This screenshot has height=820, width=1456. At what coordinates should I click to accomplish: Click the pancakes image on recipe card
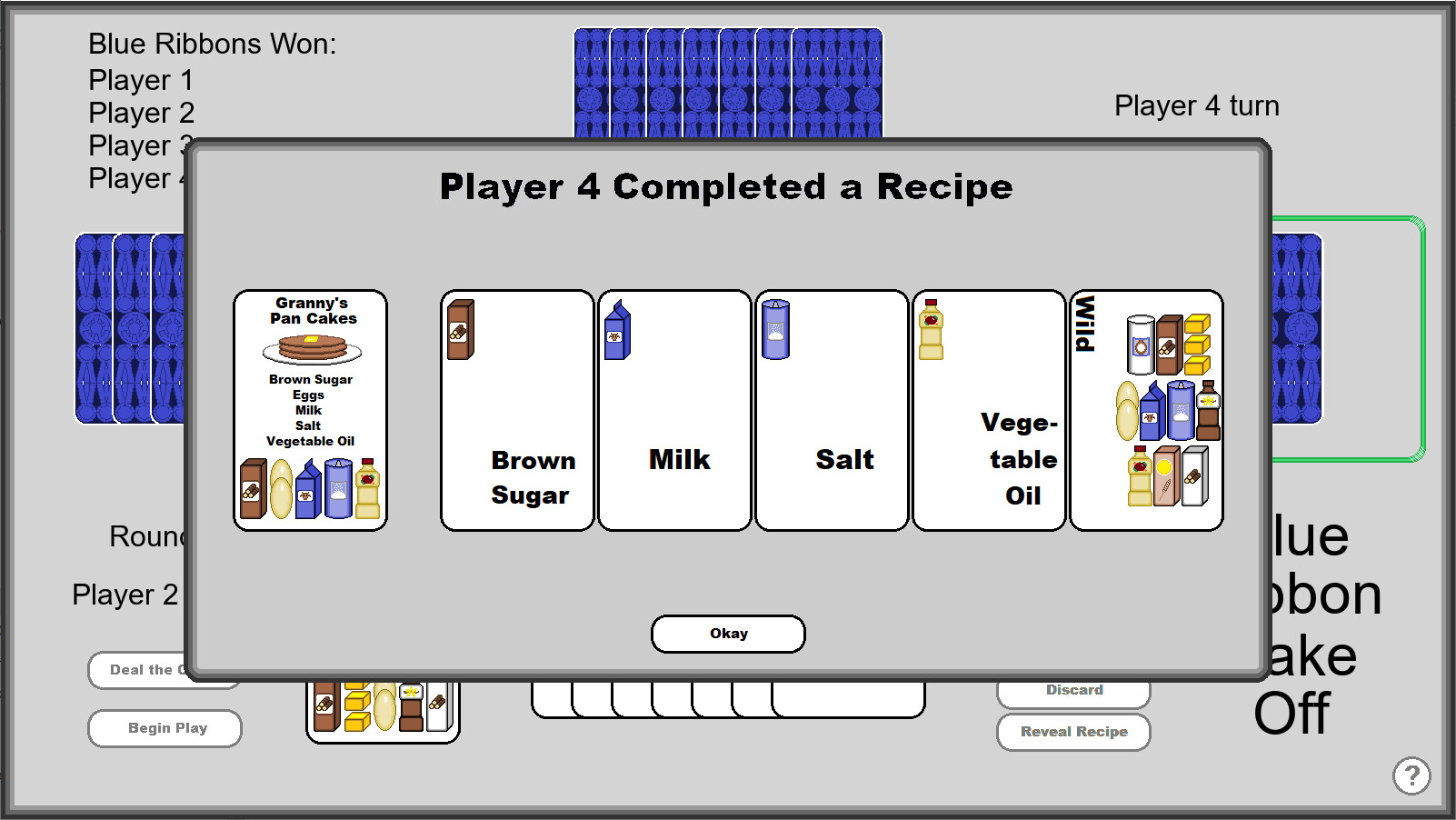pos(310,347)
